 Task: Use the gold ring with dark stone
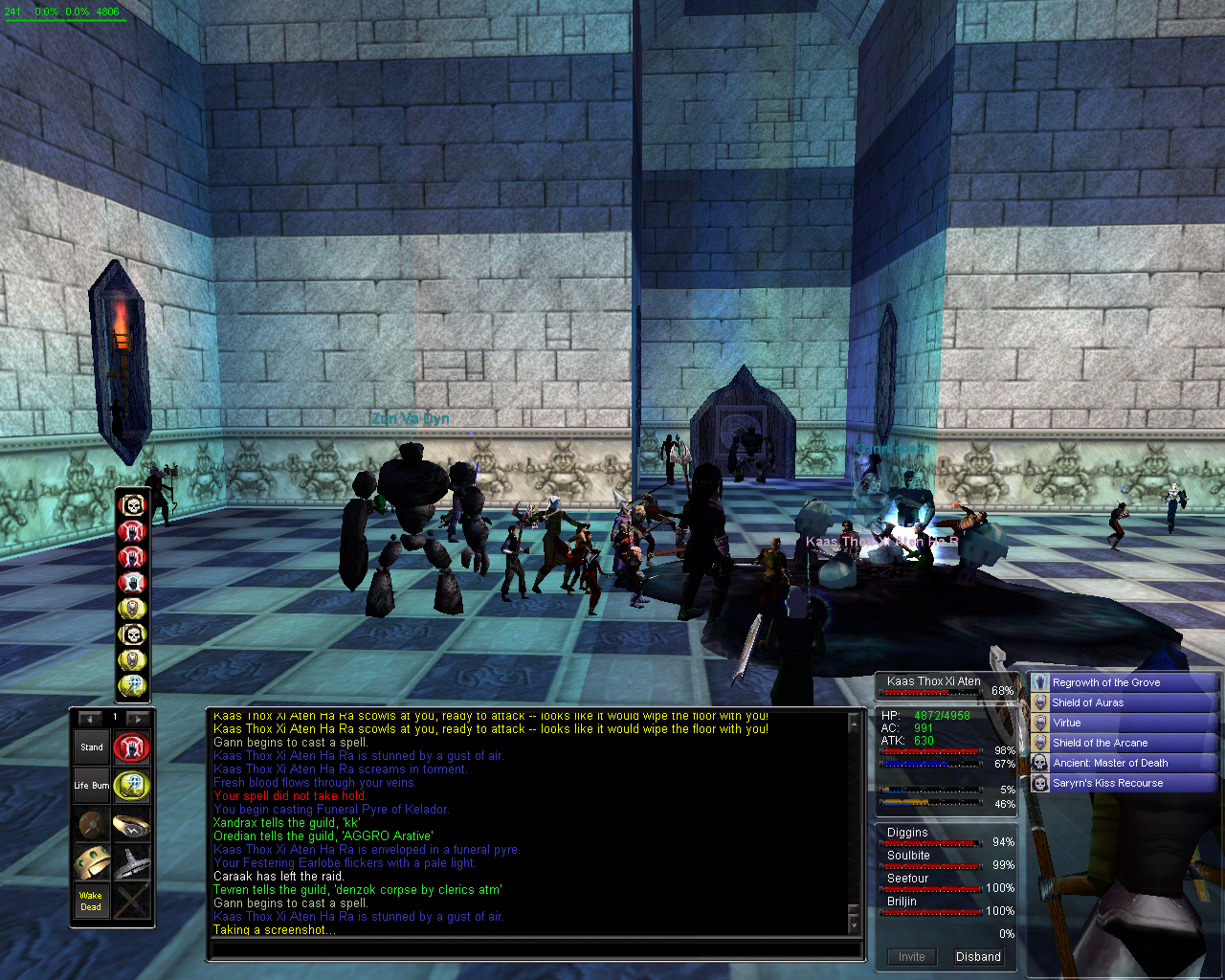click(x=131, y=825)
